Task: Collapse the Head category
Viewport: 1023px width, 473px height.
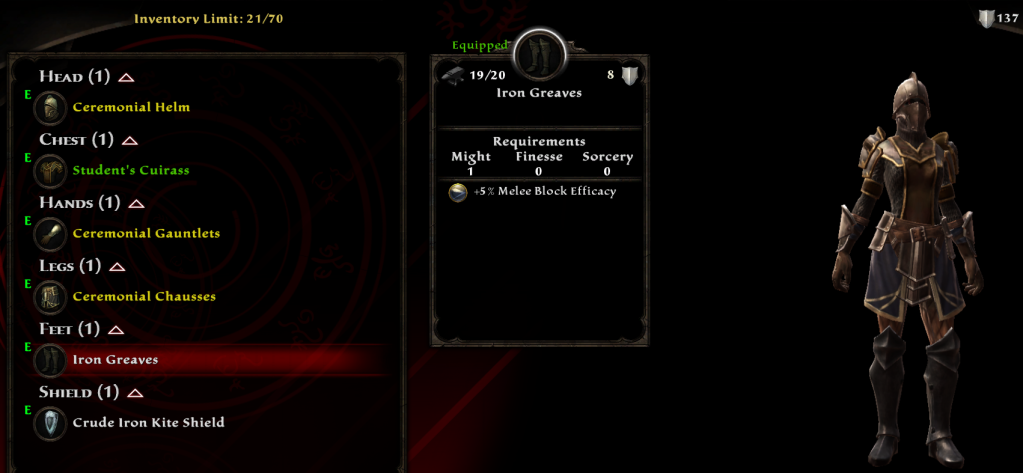Action: (126, 77)
